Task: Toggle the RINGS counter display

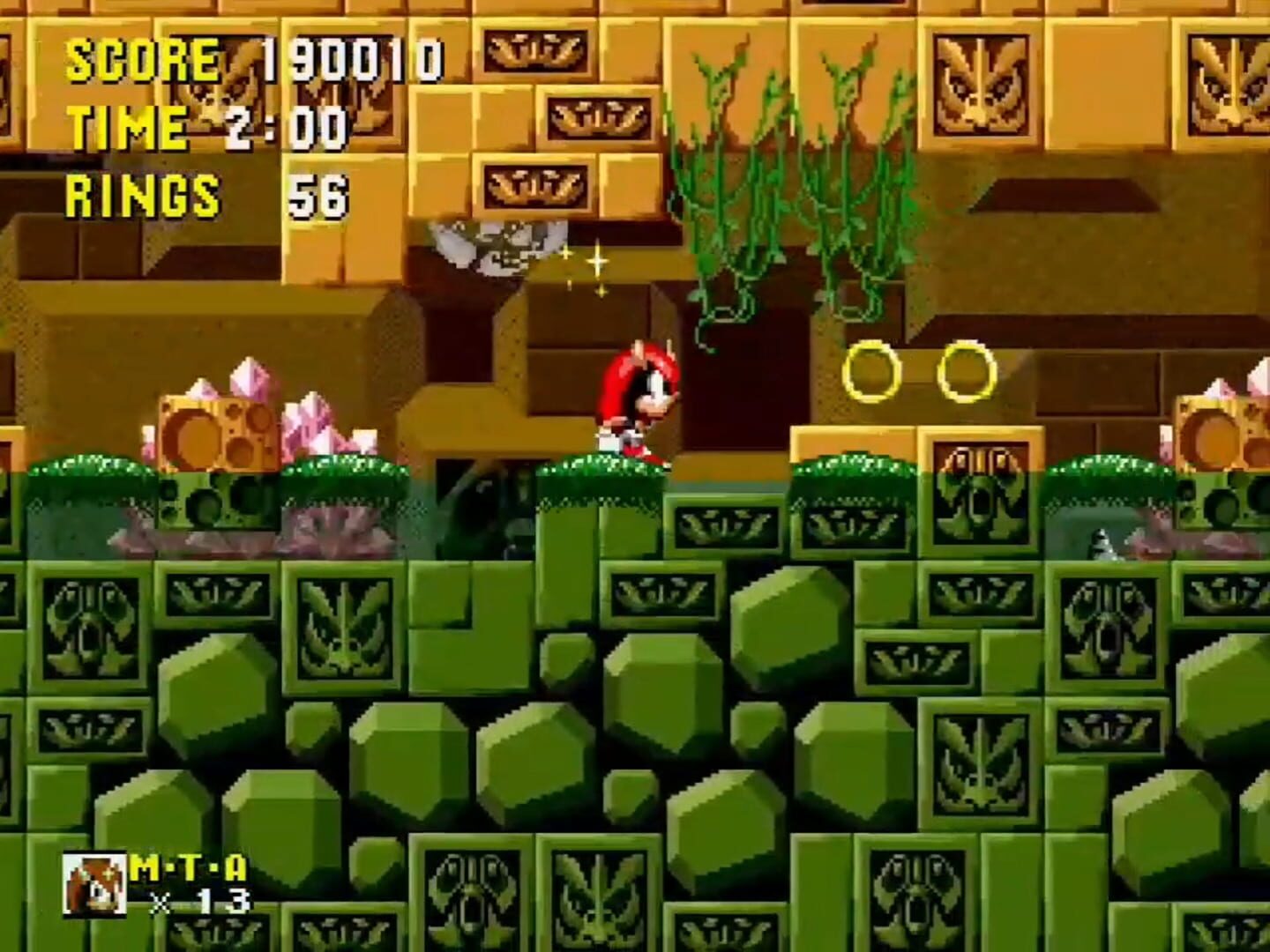Action: (141, 196)
